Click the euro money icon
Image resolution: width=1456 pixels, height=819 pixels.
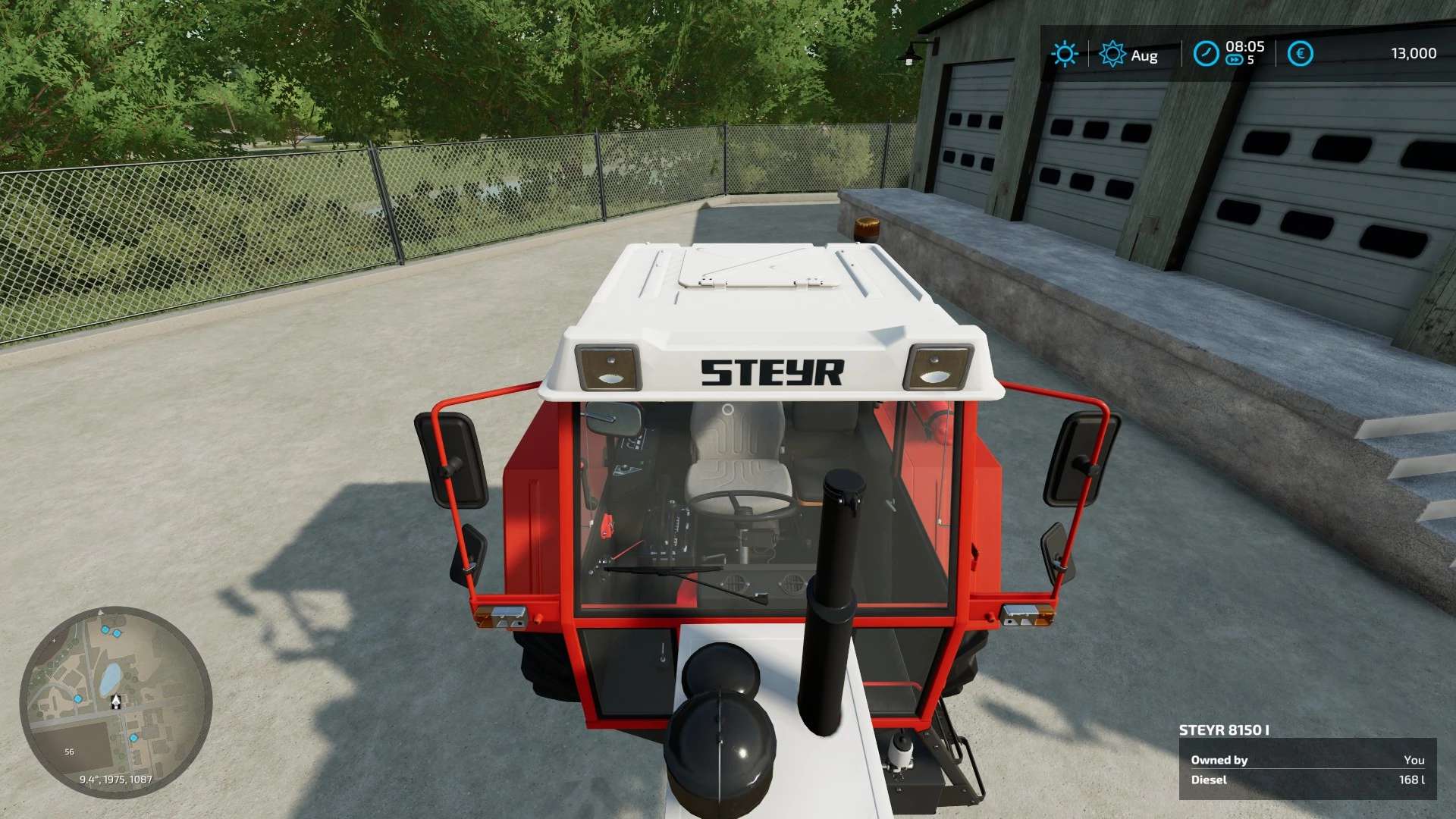click(1300, 54)
